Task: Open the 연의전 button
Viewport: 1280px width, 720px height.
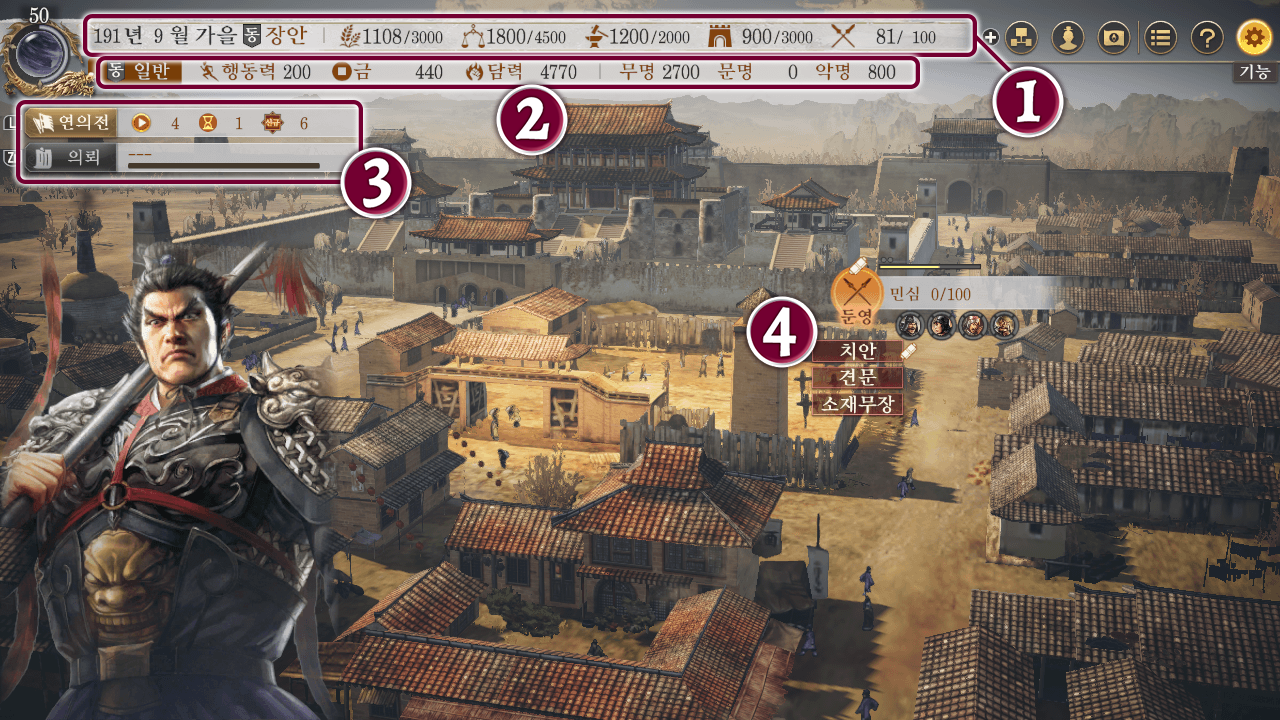Action: [x=70, y=123]
